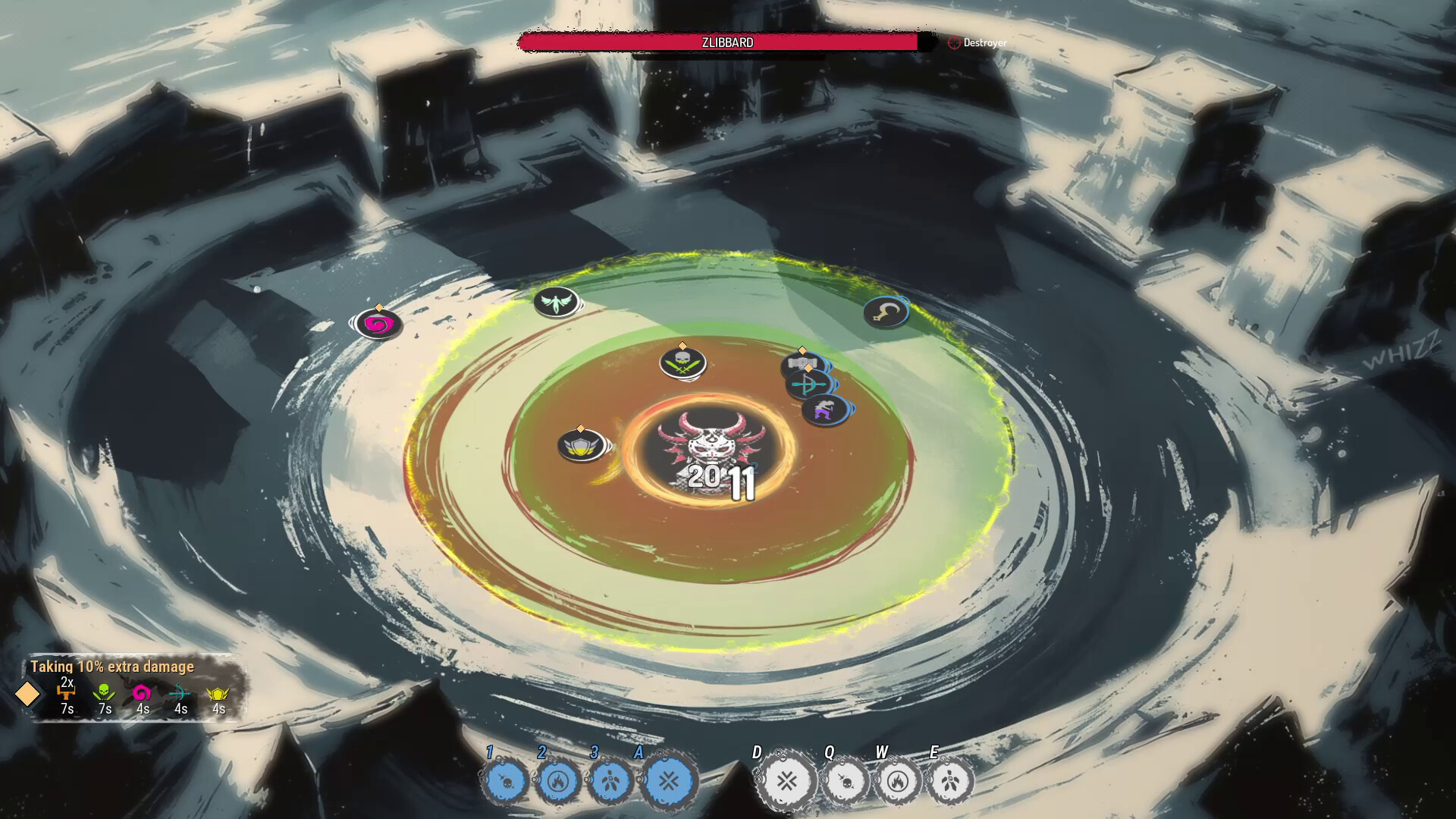The width and height of the screenshot is (1456, 819).
Task: Click the pink swirl pickup on the arena edge
Action: click(378, 322)
